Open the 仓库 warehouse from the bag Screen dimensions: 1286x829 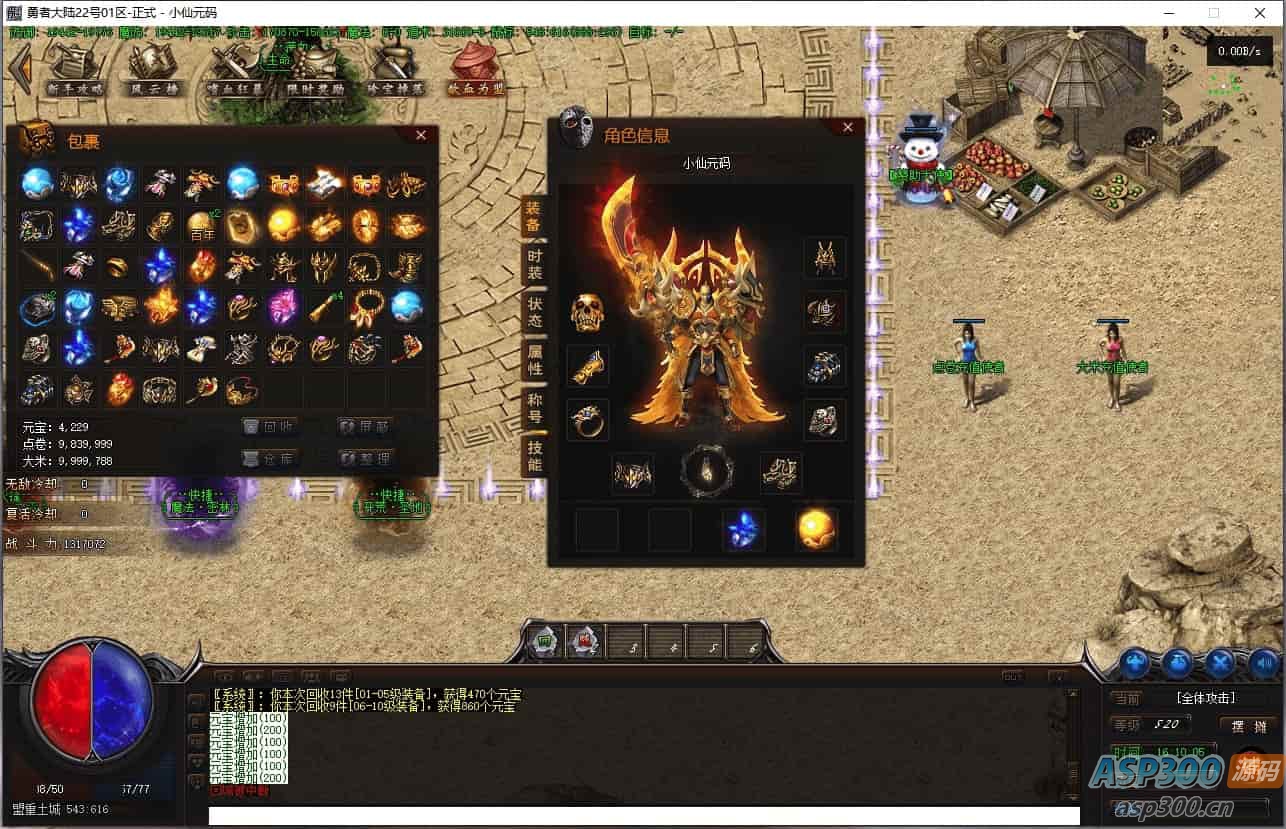(x=272, y=459)
